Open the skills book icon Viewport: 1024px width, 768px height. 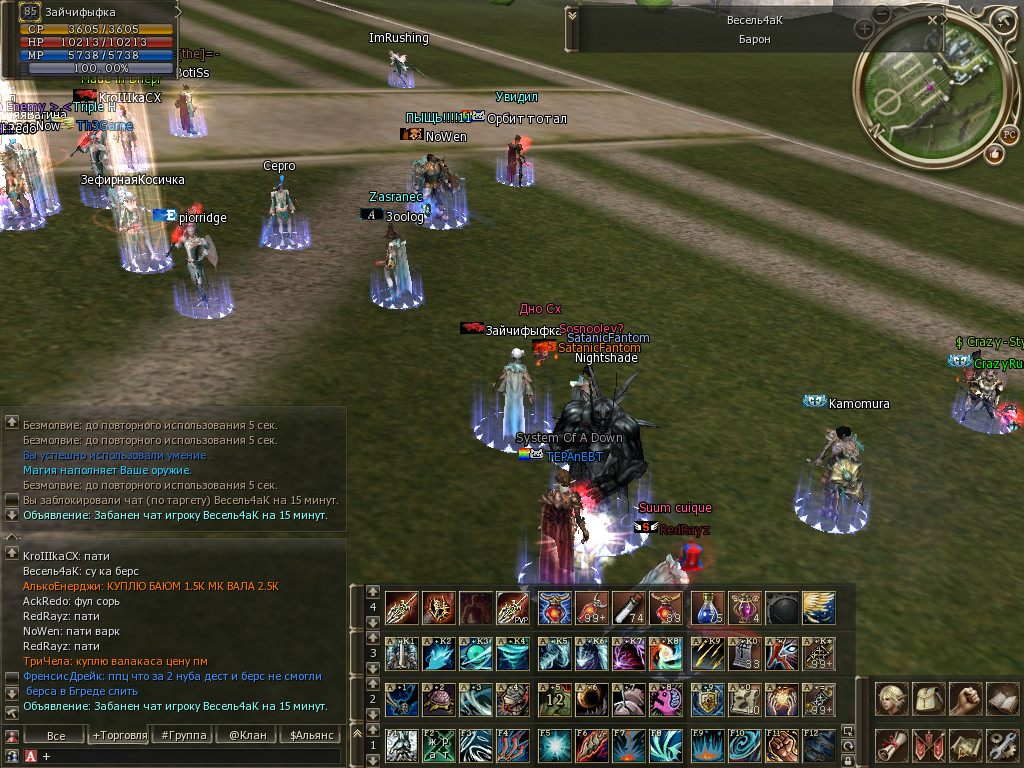click(1001, 698)
